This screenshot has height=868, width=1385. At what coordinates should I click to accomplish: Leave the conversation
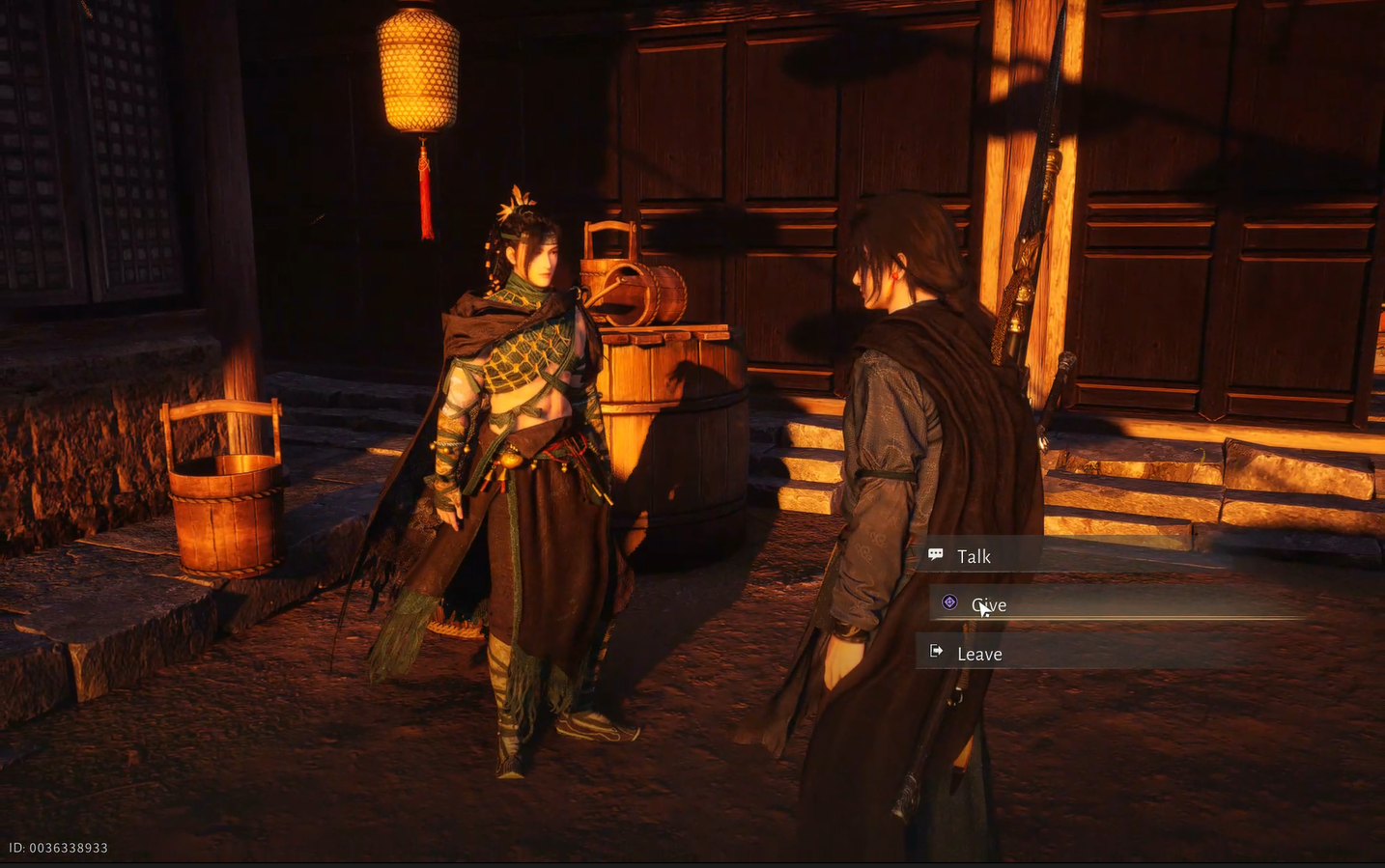coord(978,654)
